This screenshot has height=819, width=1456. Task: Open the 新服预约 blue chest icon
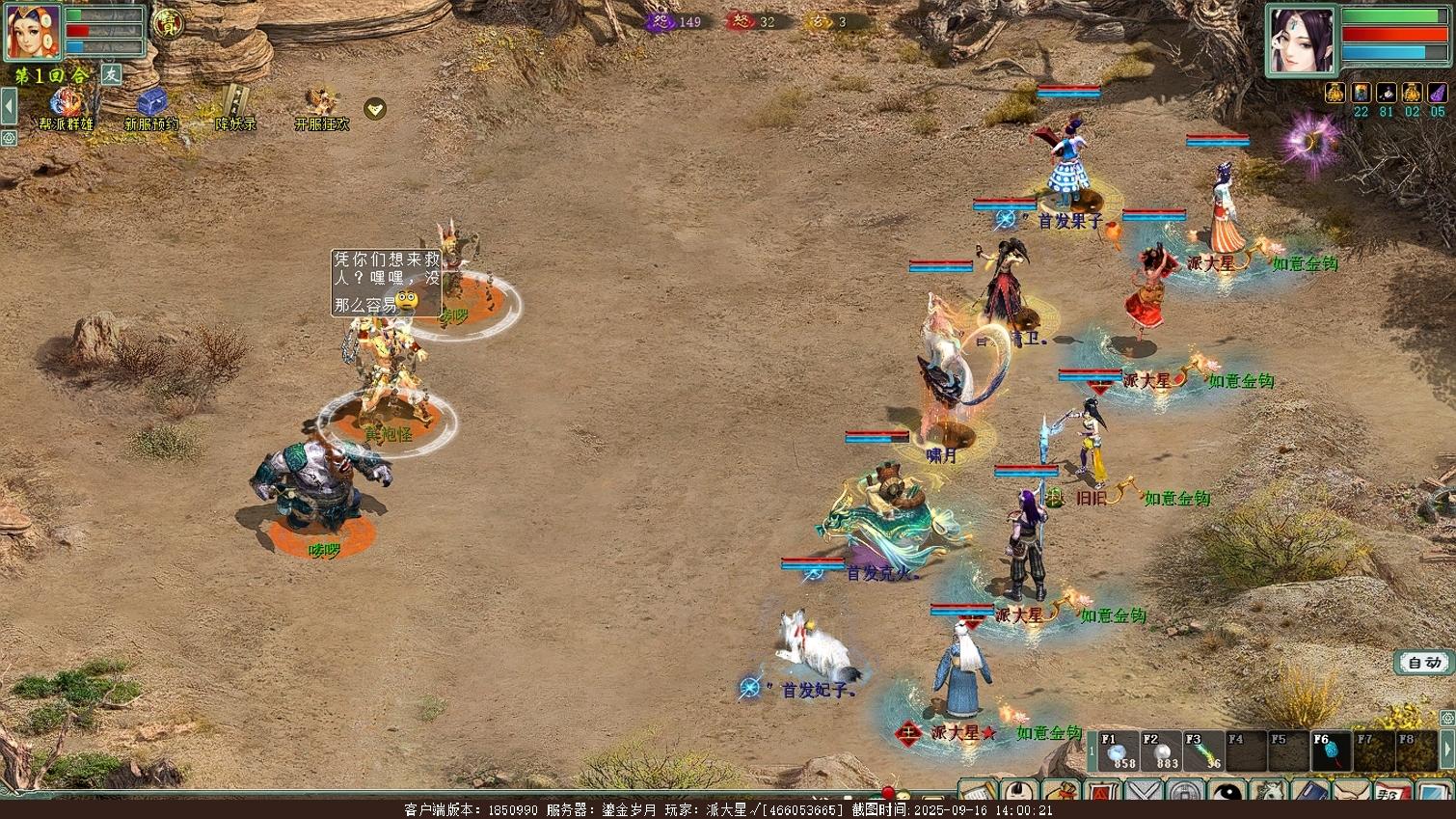[x=150, y=104]
